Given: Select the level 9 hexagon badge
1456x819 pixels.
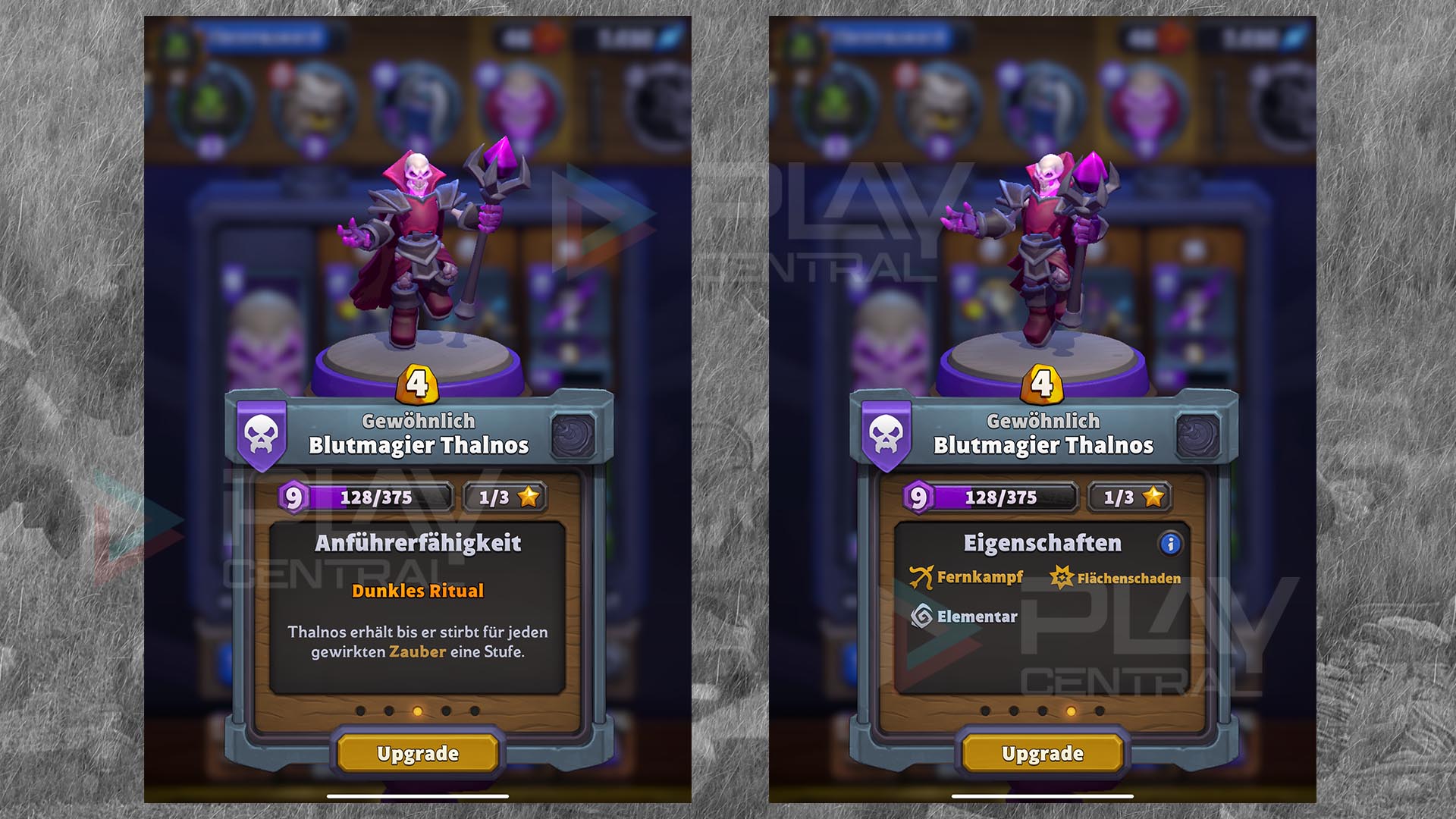Looking at the screenshot, I should coord(293,498).
